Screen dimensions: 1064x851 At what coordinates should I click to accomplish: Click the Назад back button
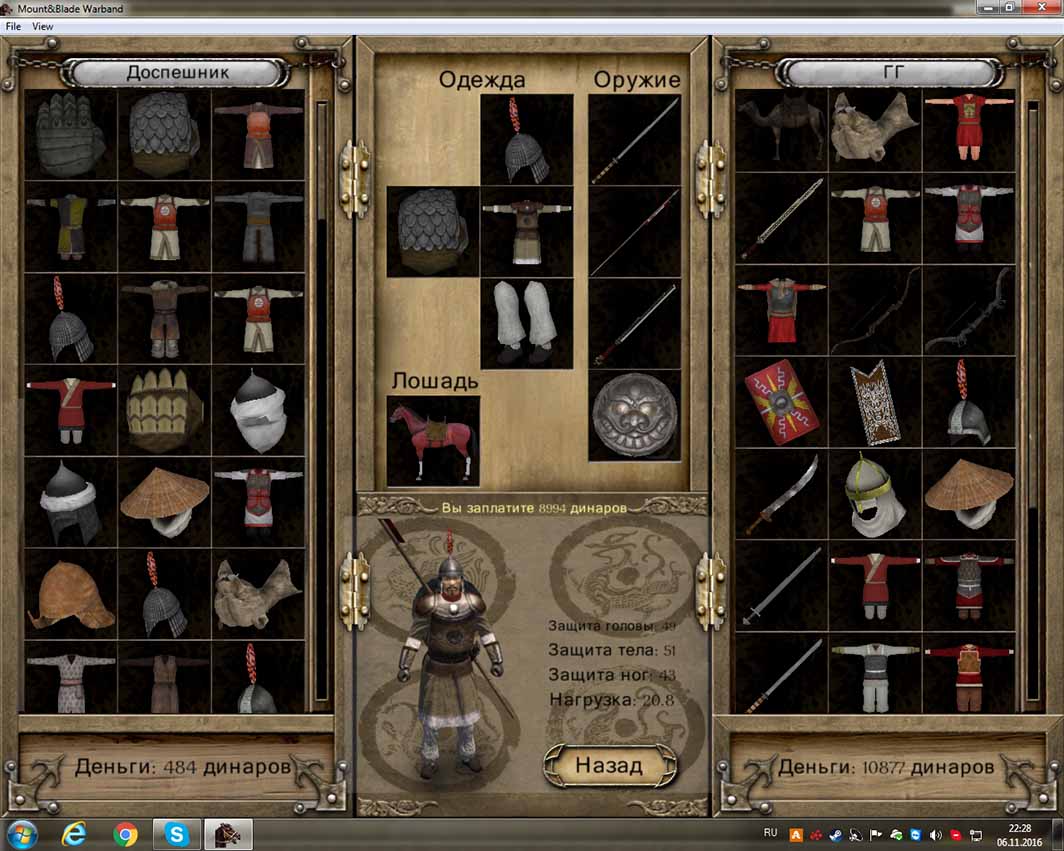(x=608, y=765)
